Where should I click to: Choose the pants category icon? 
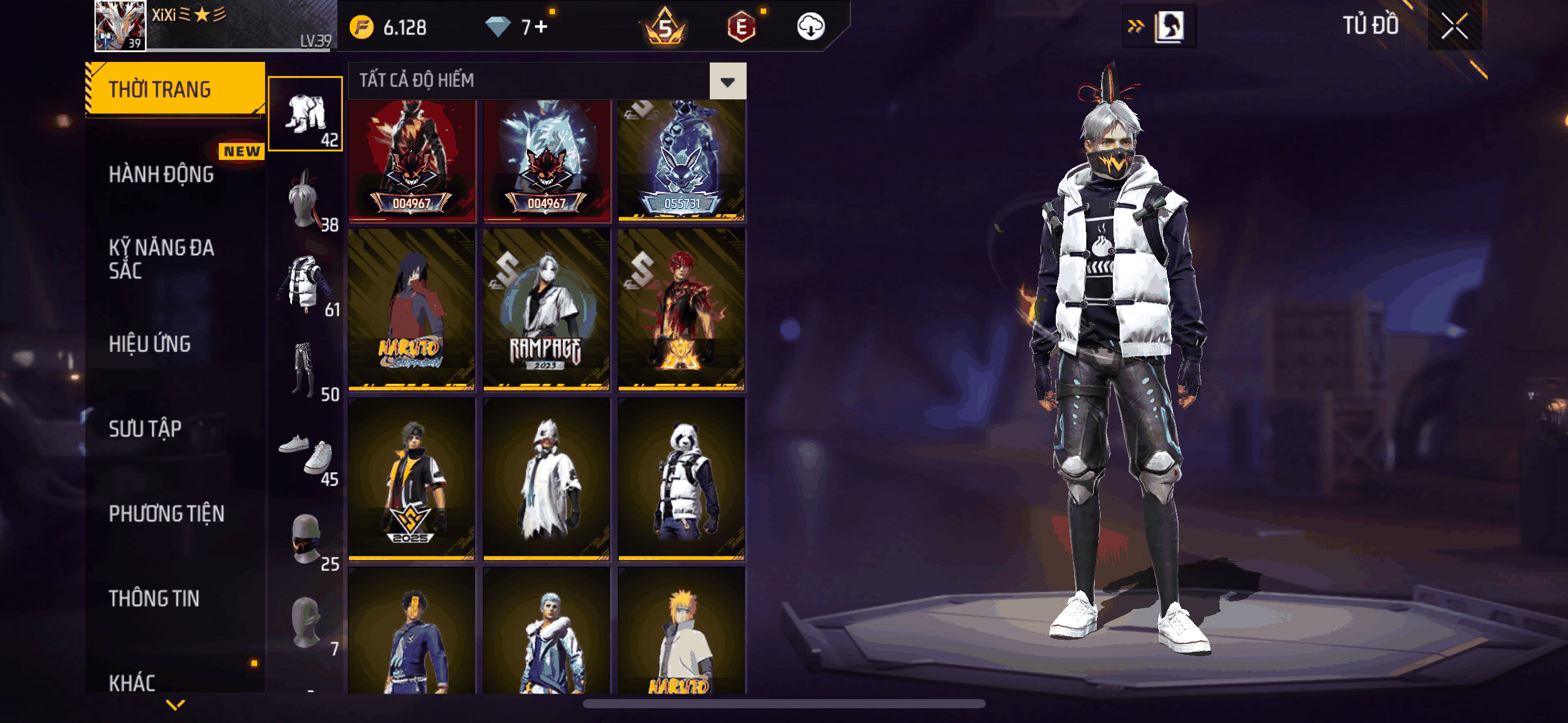tap(305, 369)
